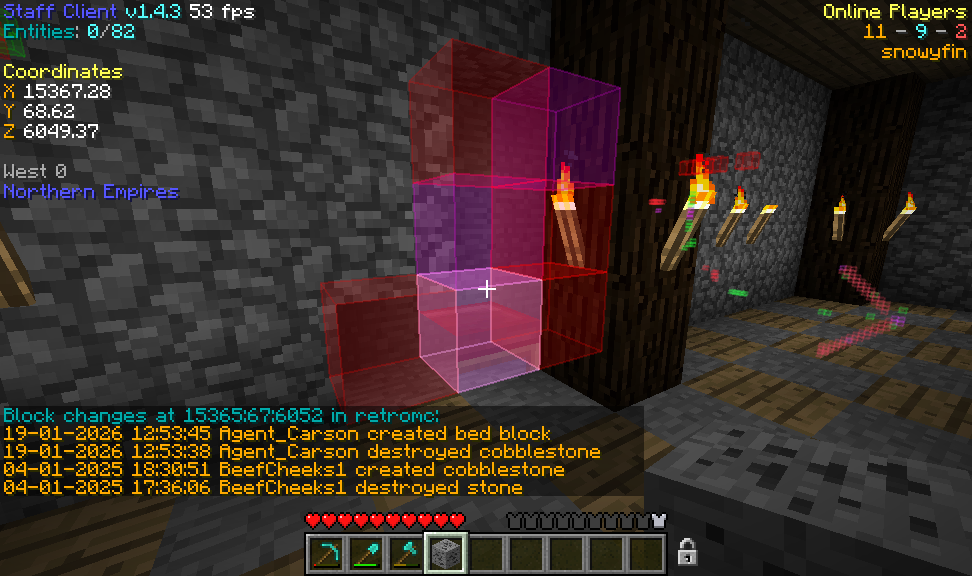Click the padlock icon beside the hotbar
972x576 pixels.
coord(687,551)
